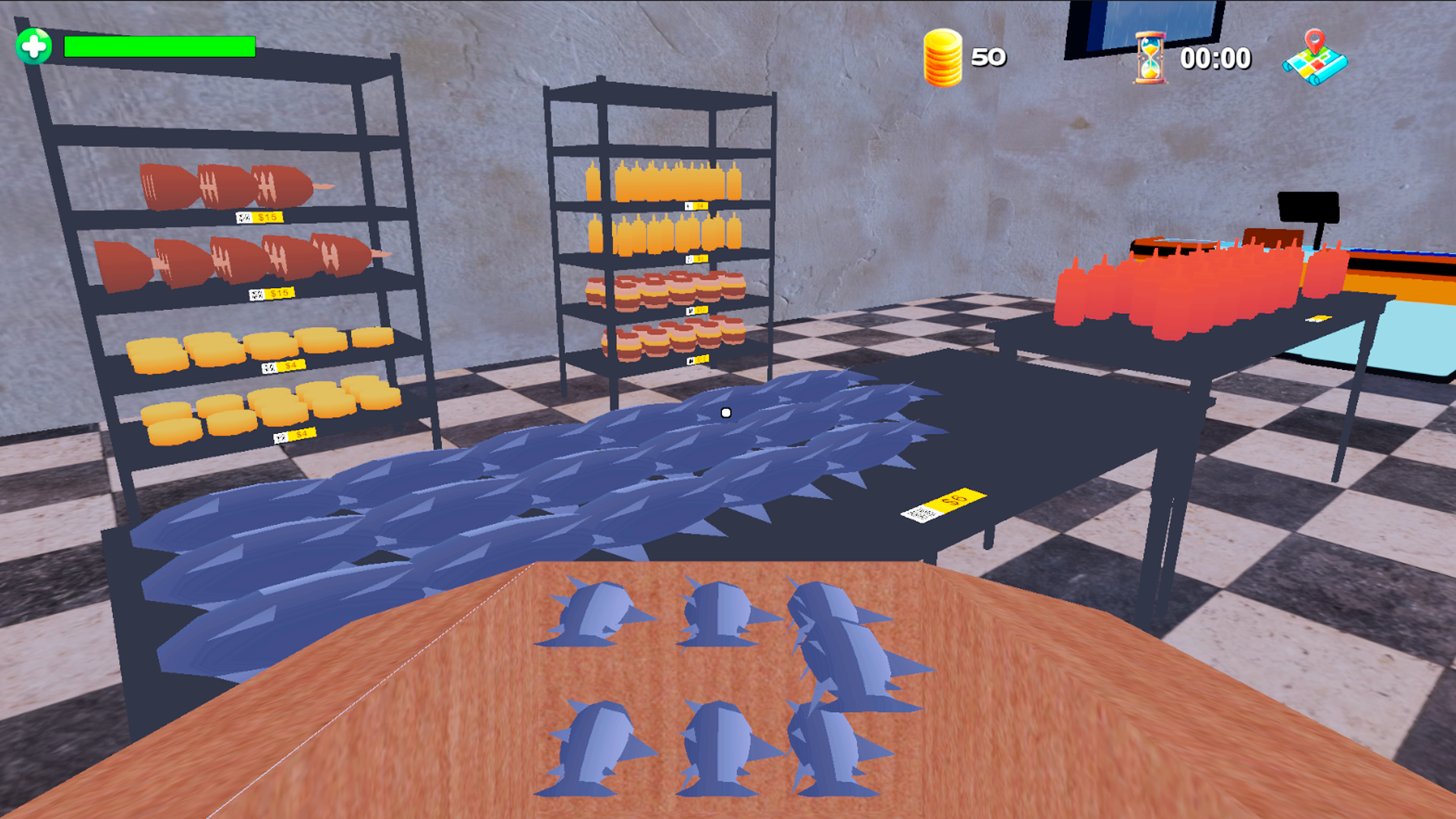The width and height of the screenshot is (1456, 819).
Task: Click the crosshair dot at screen center
Action: tap(726, 412)
